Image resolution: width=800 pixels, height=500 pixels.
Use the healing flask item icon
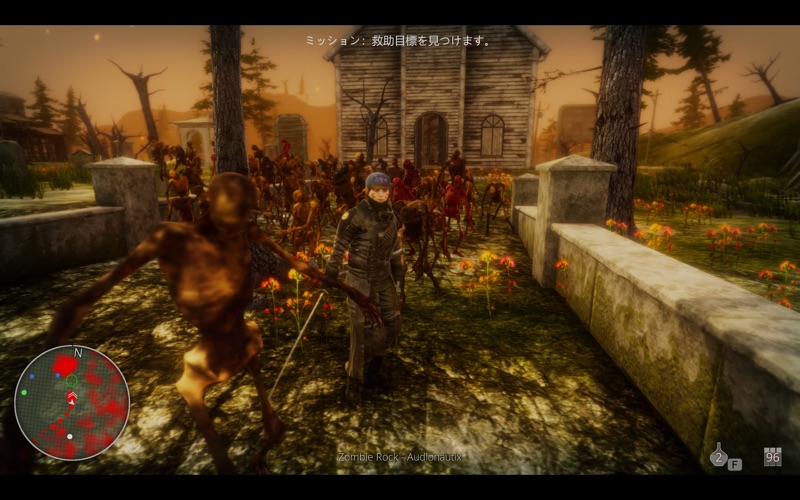point(718,456)
